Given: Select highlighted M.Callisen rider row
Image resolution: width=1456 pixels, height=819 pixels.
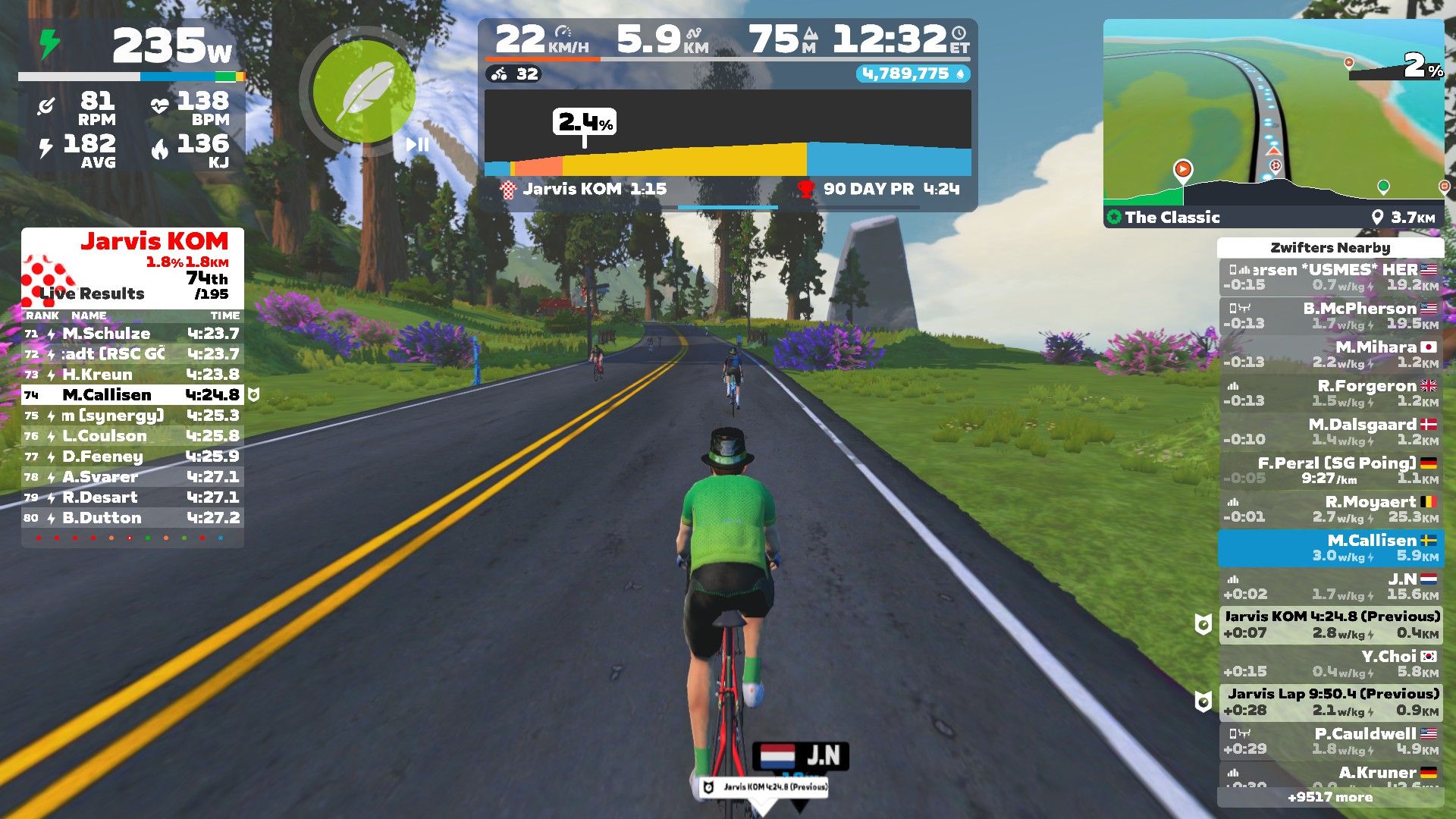Looking at the screenshot, I should click(1331, 548).
